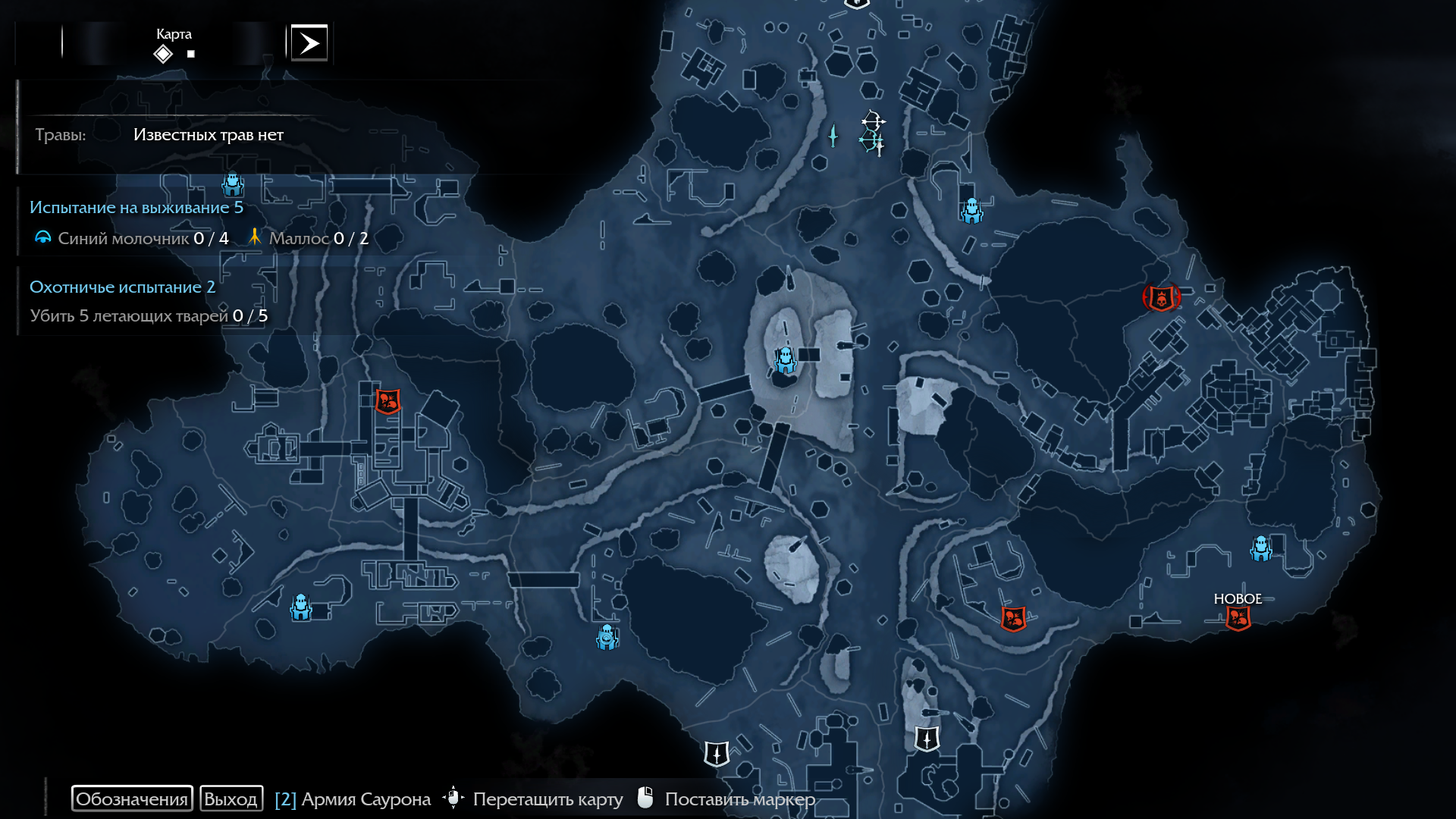The width and height of the screenshot is (1456, 819).
Task: Go to the next menu page arrow
Action: pyautogui.click(x=309, y=43)
